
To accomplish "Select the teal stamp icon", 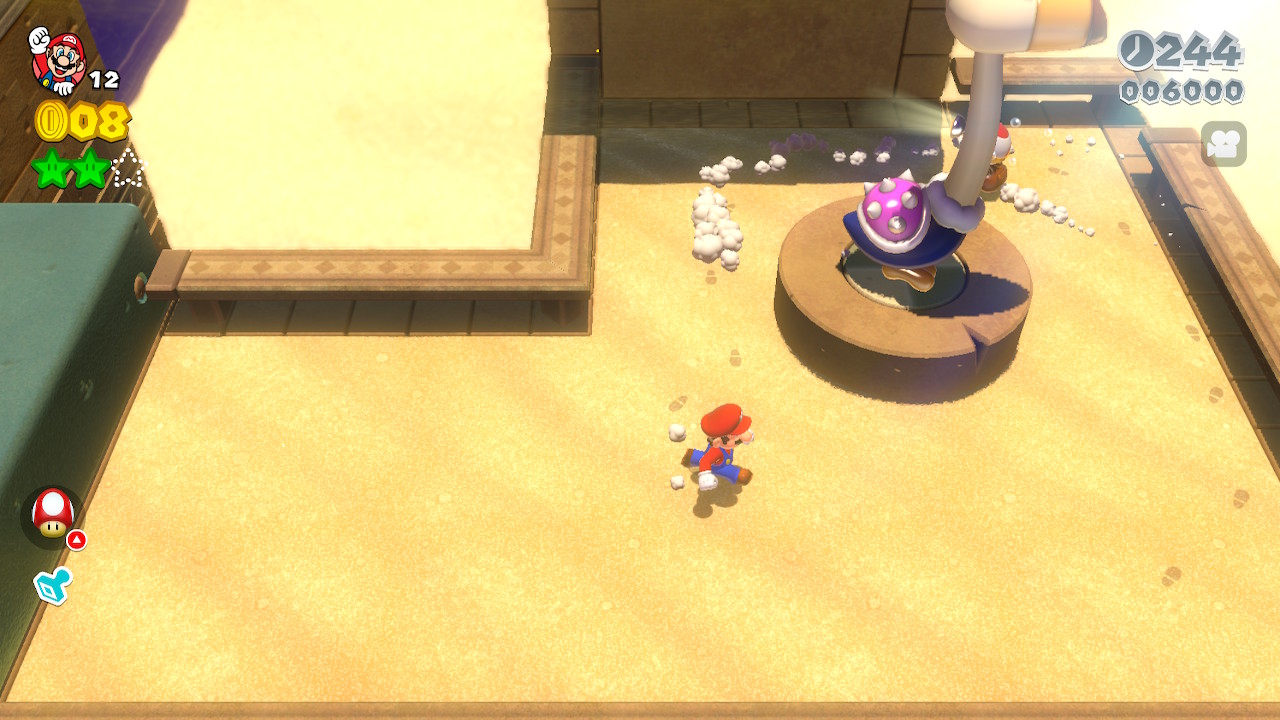I will pos(53,586).
